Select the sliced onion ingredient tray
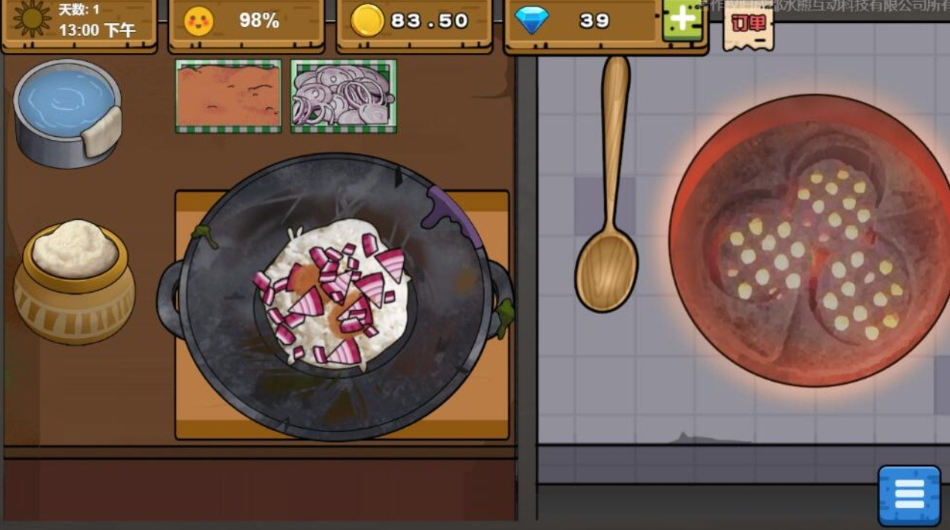Screen dimensions: 950x530 tap(343, 96)
